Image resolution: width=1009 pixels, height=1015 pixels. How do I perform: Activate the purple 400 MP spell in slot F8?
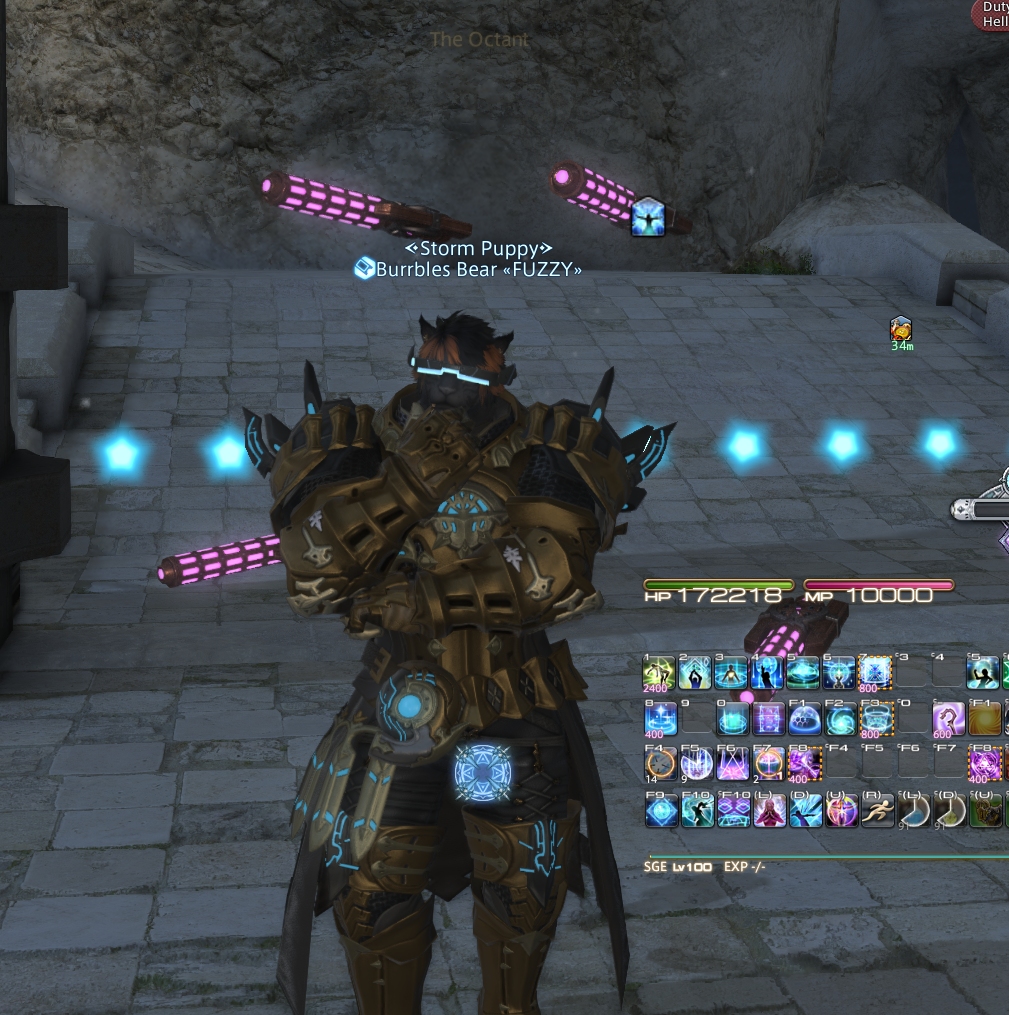point(804,765)
